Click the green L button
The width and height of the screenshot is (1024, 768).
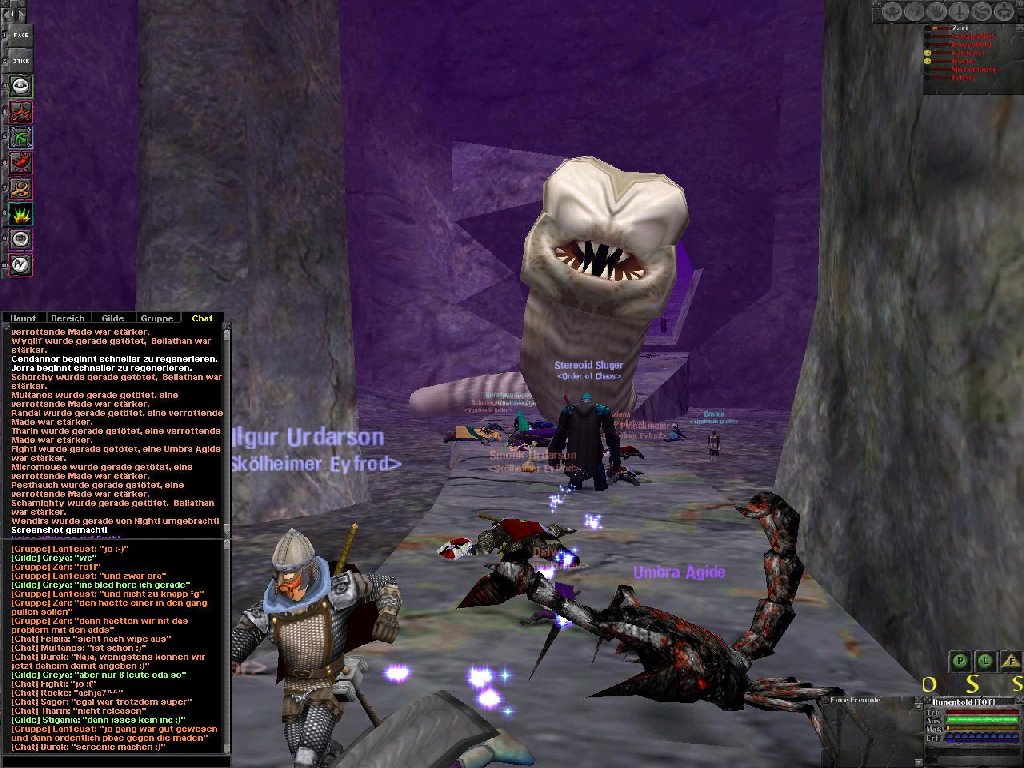pyautogui.click(x=985, y=660)
